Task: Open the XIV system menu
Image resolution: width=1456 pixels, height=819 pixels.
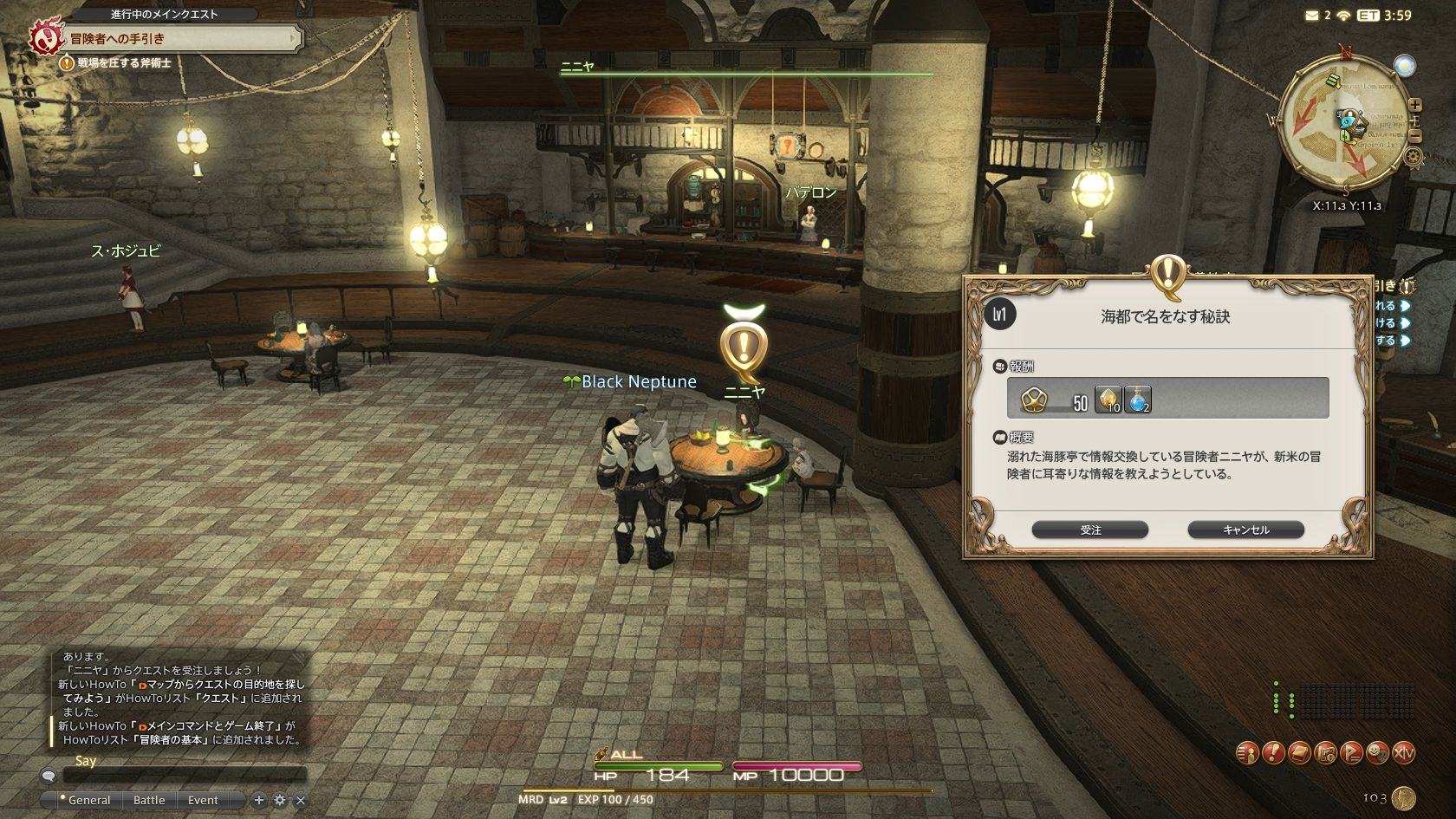Action: pos(1403,752)
